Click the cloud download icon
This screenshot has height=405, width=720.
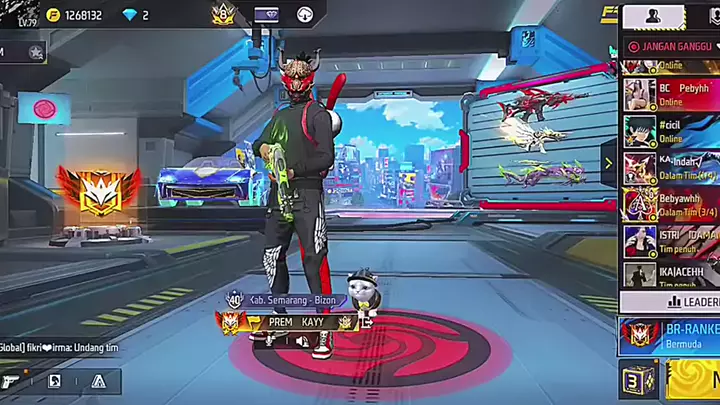point(305,15)
